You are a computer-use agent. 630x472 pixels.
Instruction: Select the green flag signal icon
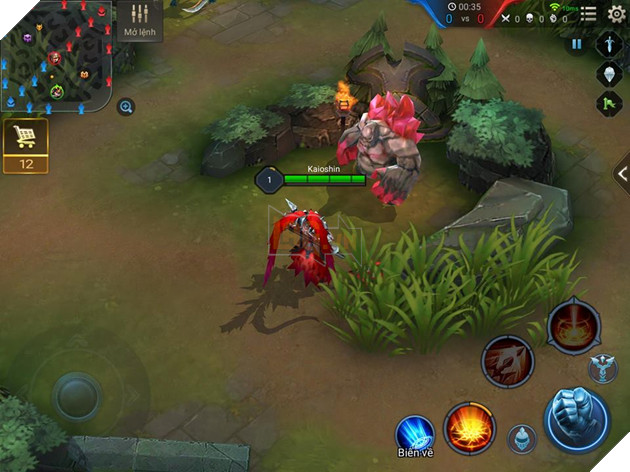point(609,103)
